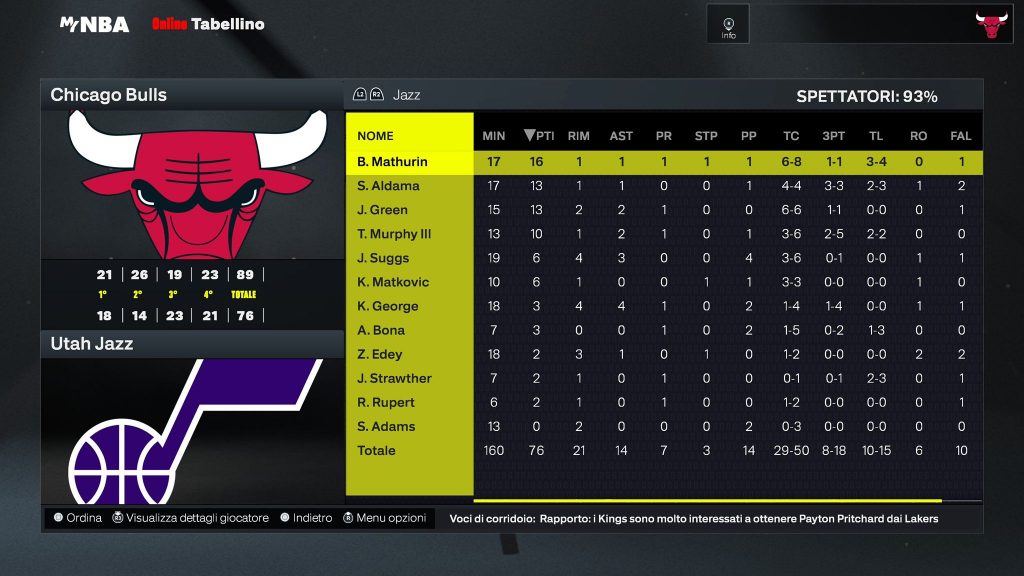The image size is (1024, 576).
Task: Pick A. Bona from the roster
Action: click(381, 330)
